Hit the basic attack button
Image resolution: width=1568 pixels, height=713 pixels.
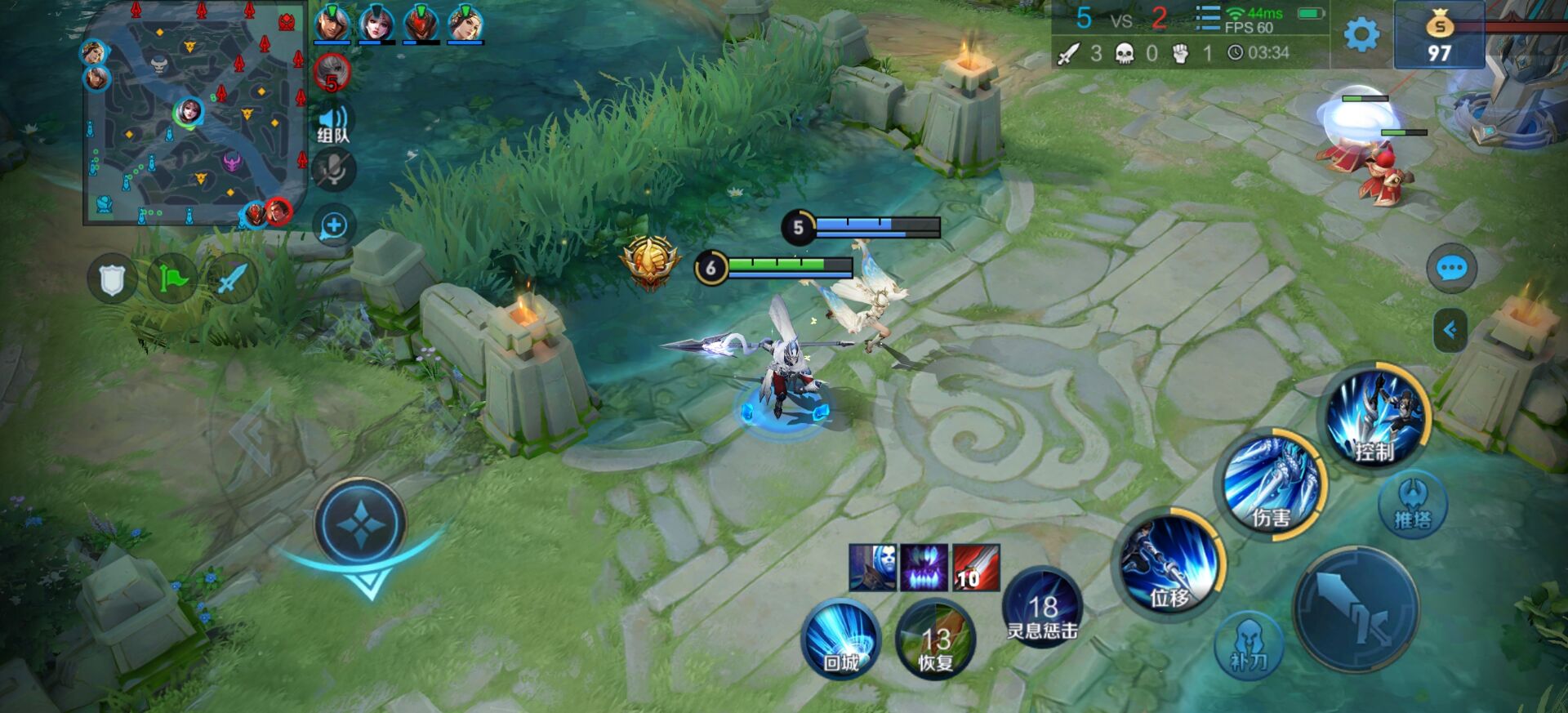pos(1356,610)
